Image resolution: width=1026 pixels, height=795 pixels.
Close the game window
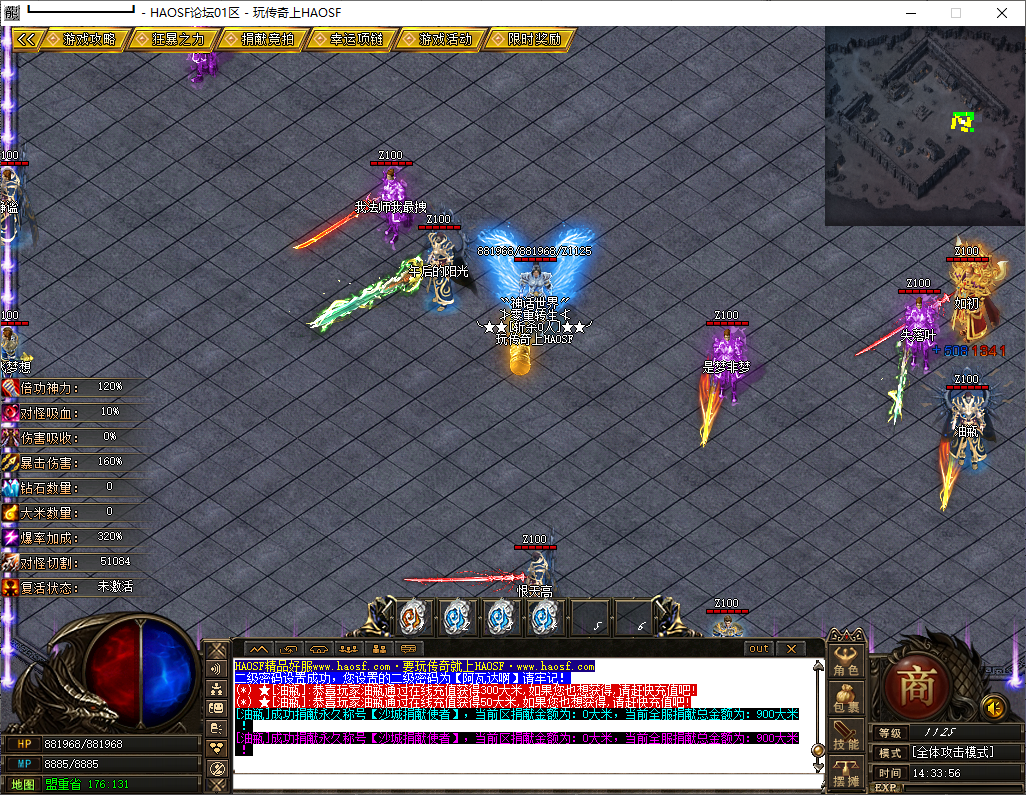1002,13
